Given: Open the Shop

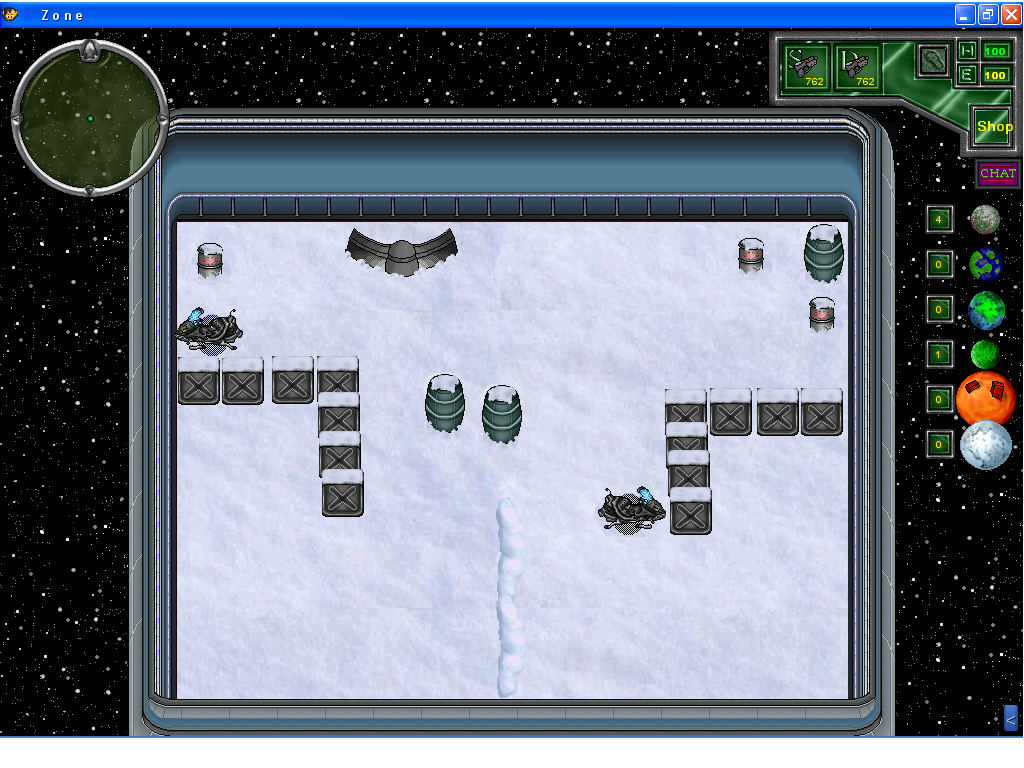Looking at the screenshot, I should pos(993,127).
